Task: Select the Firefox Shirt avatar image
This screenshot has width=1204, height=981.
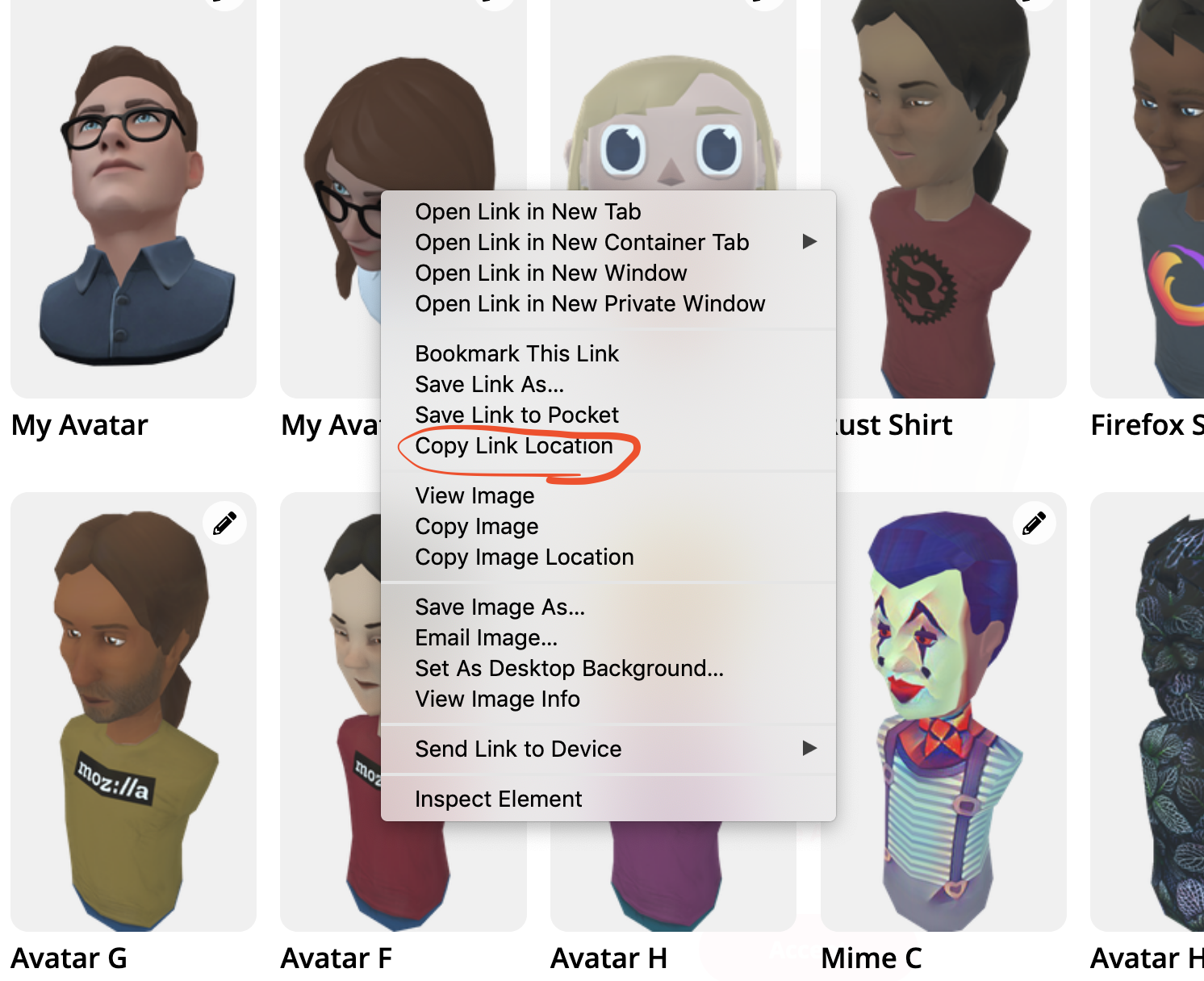Action: tap(1162, 202)
